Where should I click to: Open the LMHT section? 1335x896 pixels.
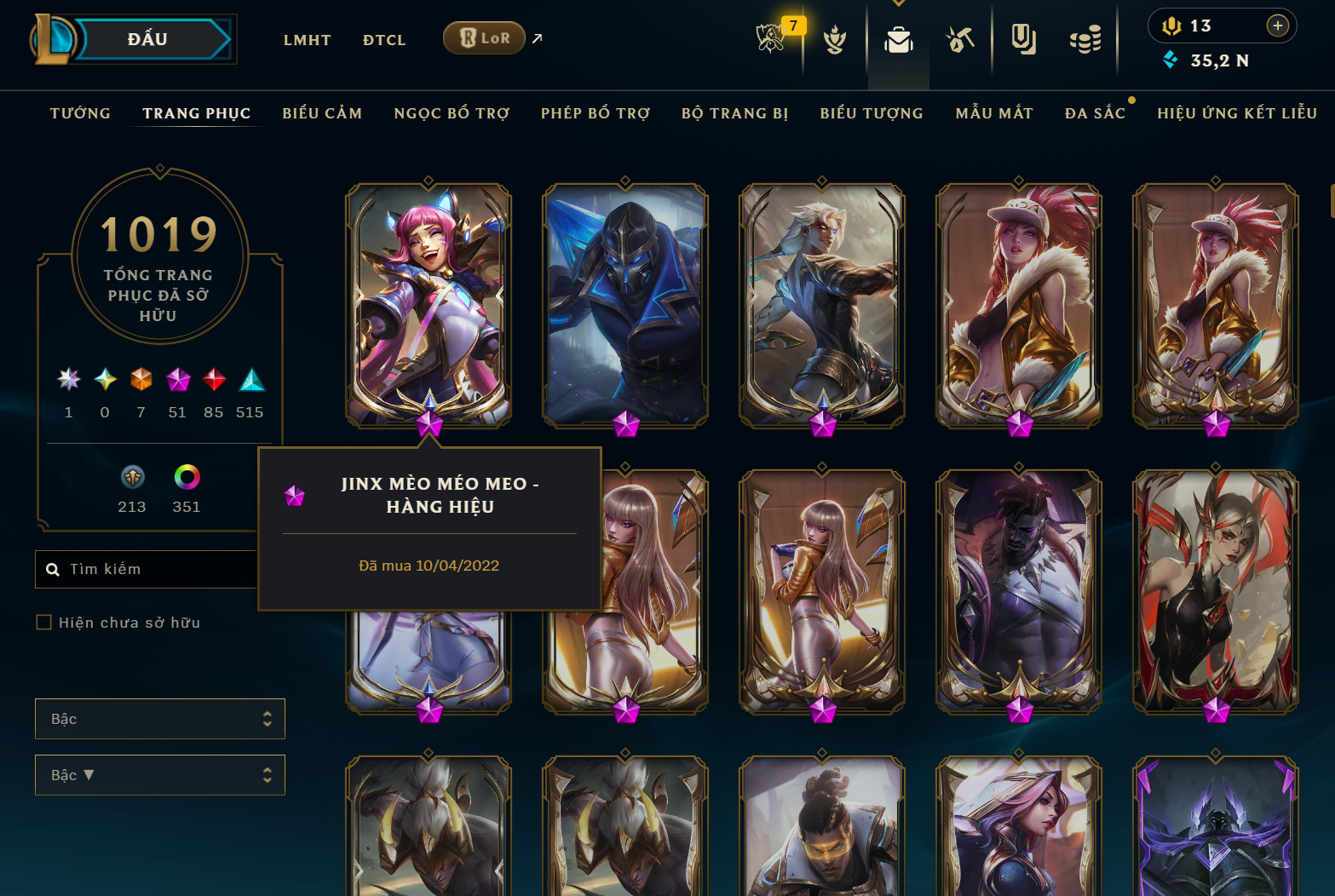307,40
